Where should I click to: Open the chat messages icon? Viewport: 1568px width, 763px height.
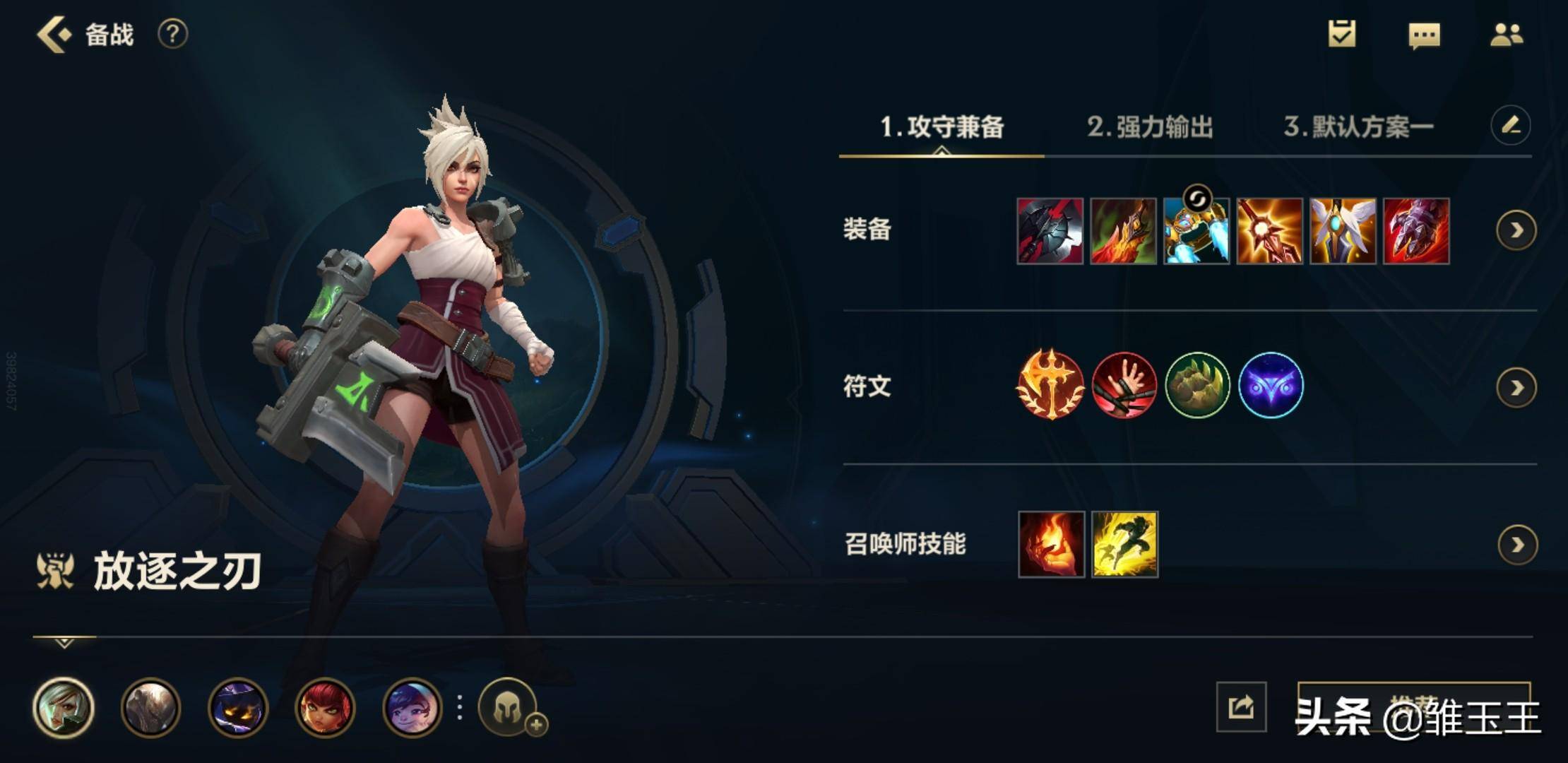1424,35
